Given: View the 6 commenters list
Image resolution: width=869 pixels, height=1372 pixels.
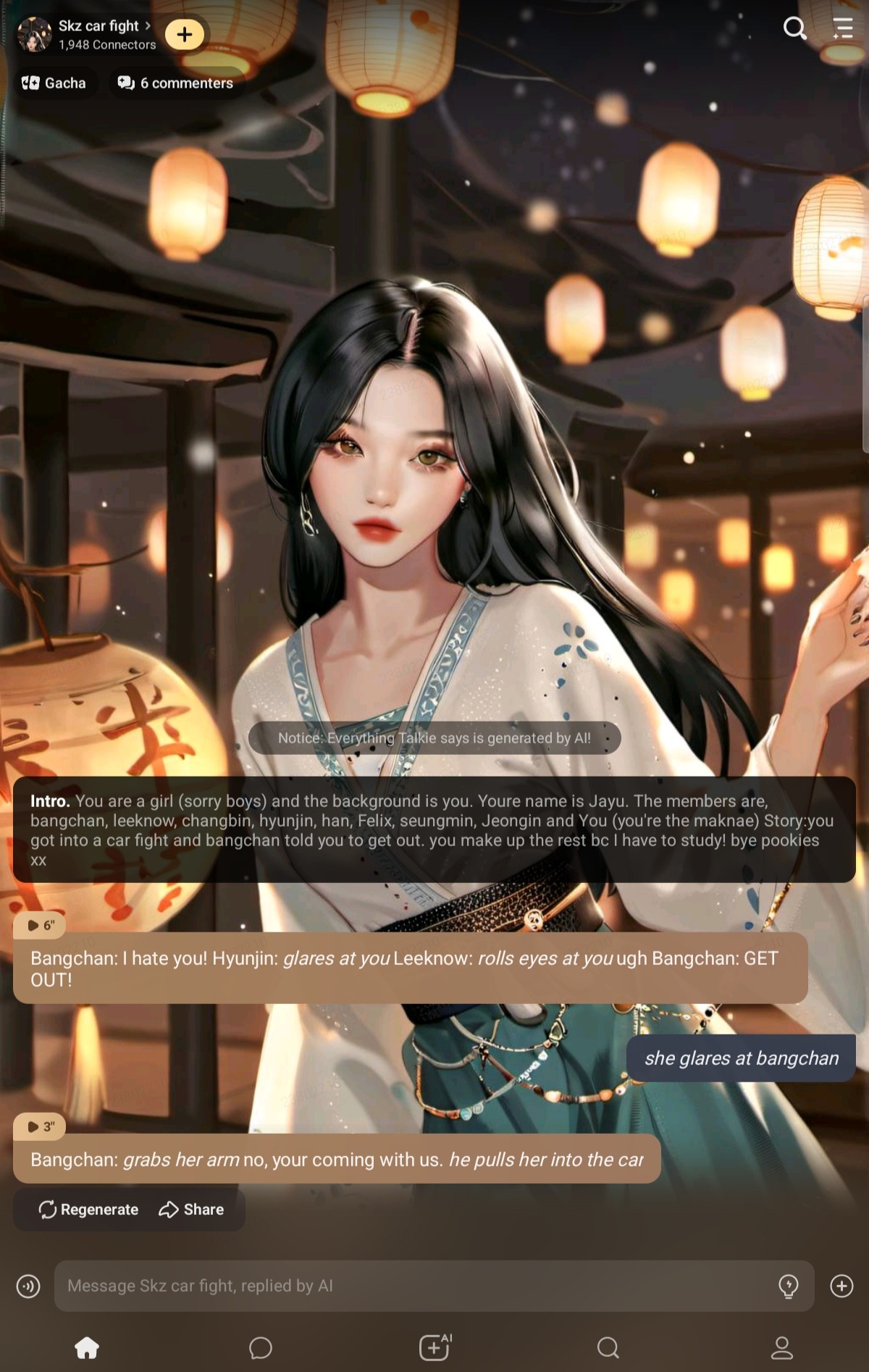Looking at the screenshot, I should pos(175,83).
